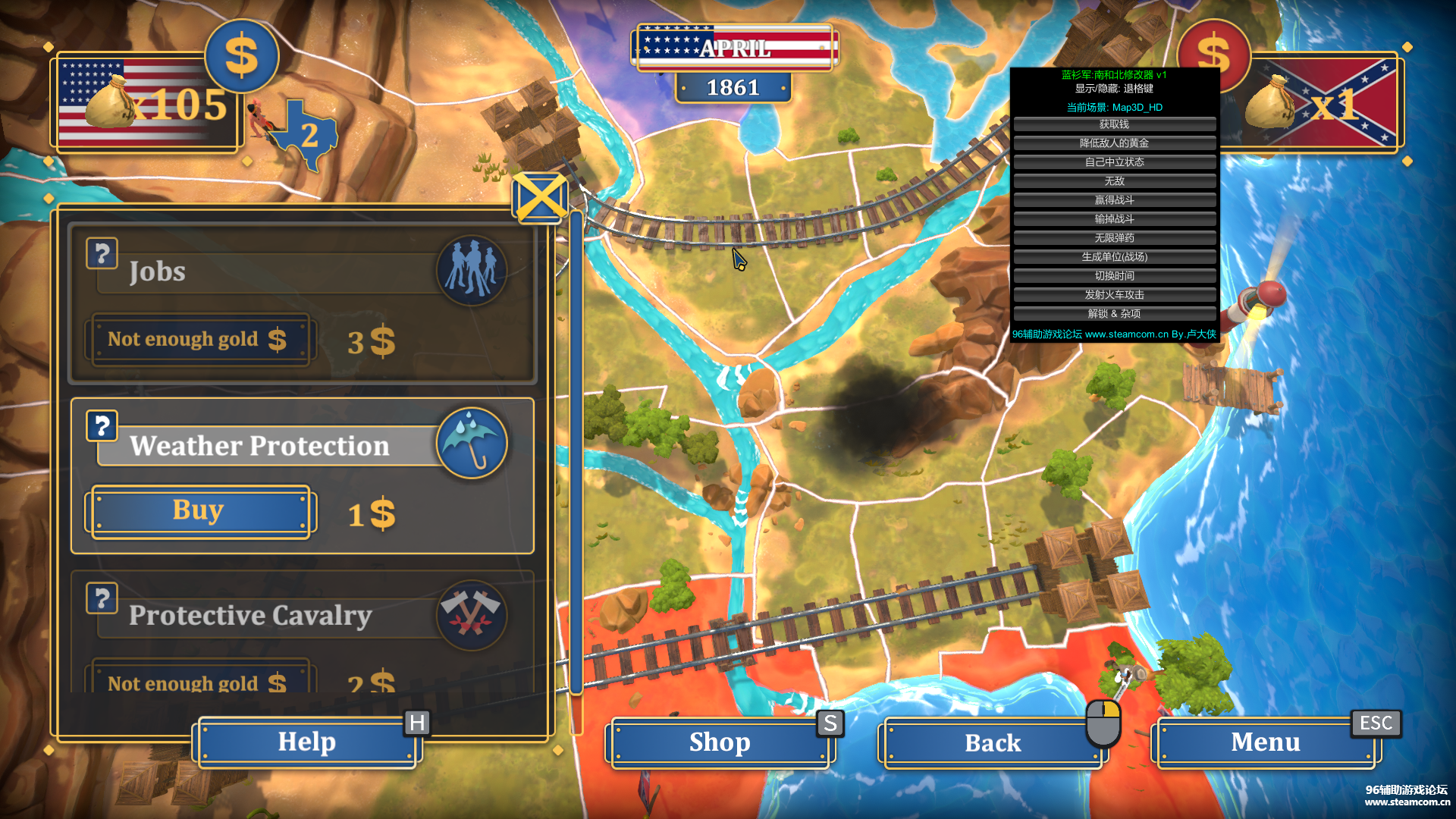Close the shop panel with X

(539, 198)
